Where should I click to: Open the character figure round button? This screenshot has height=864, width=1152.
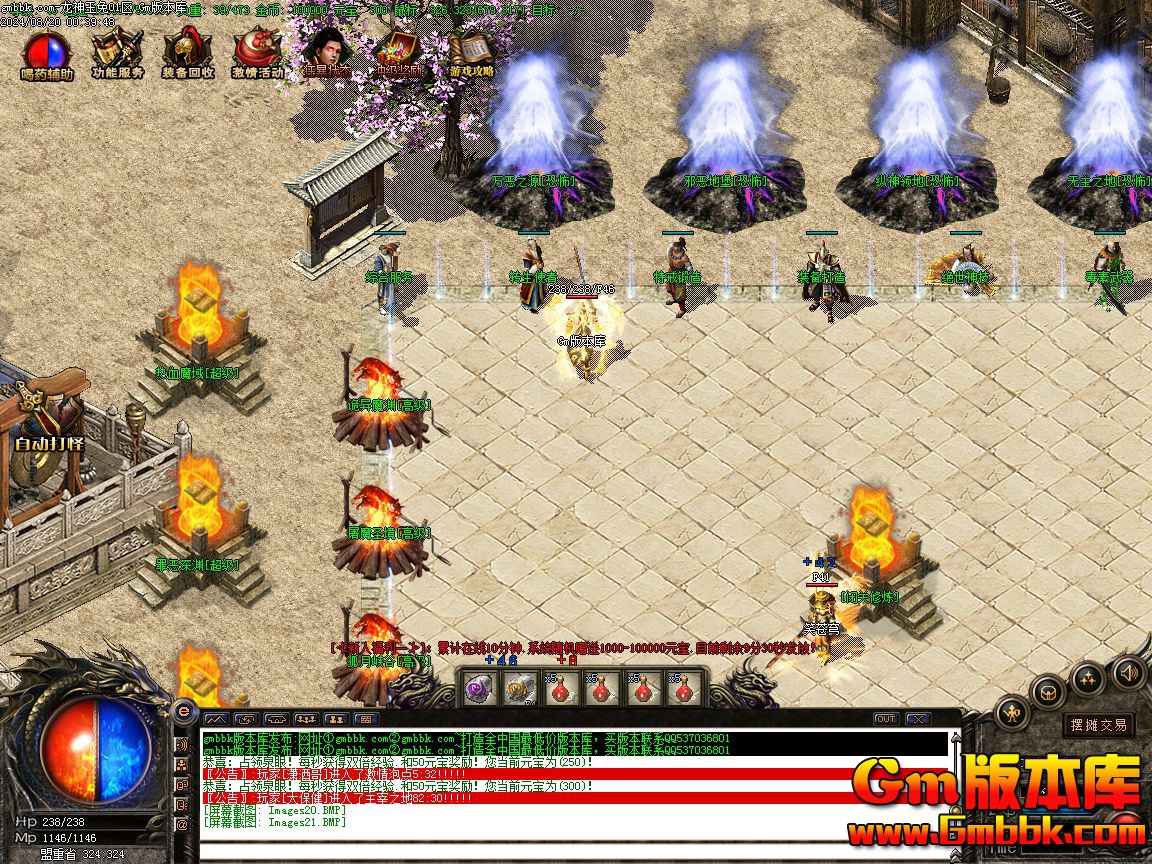[1013, 713]
